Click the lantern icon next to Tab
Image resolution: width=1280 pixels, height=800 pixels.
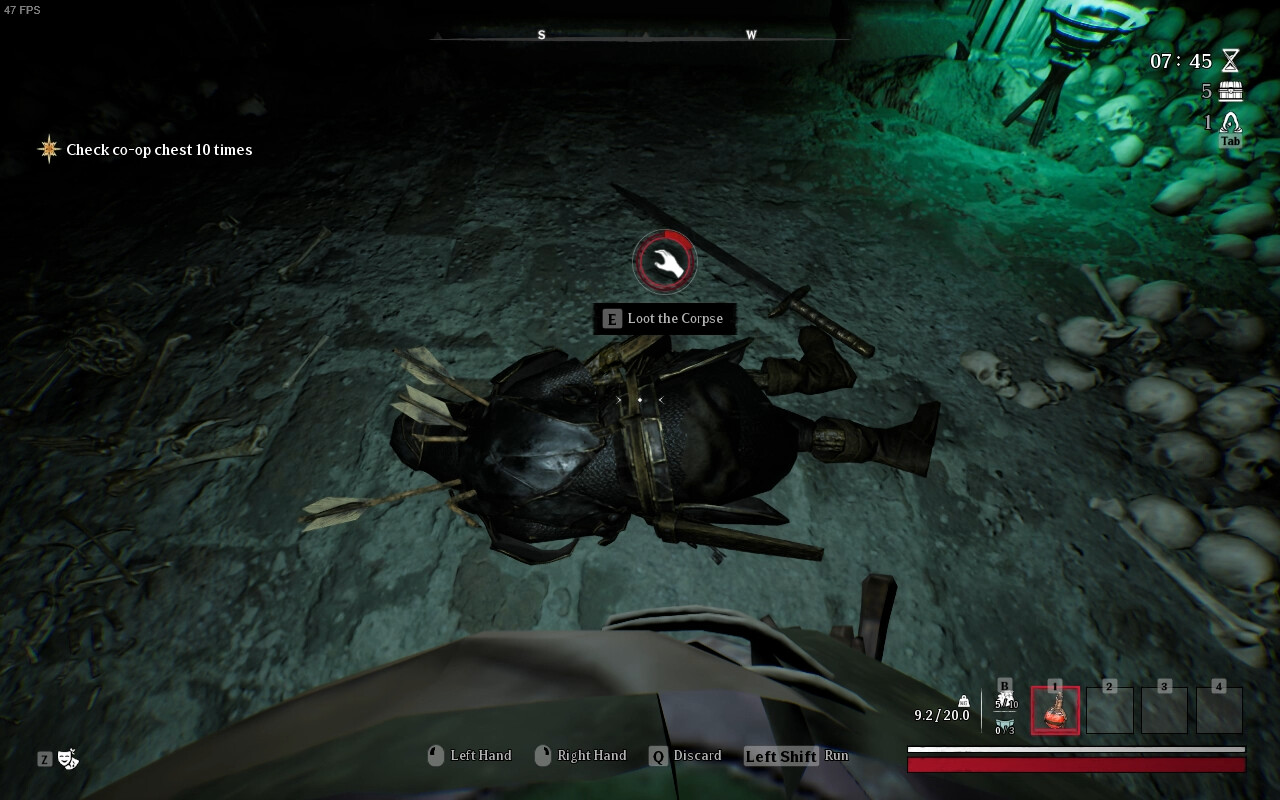click(x=1228, y=122)
